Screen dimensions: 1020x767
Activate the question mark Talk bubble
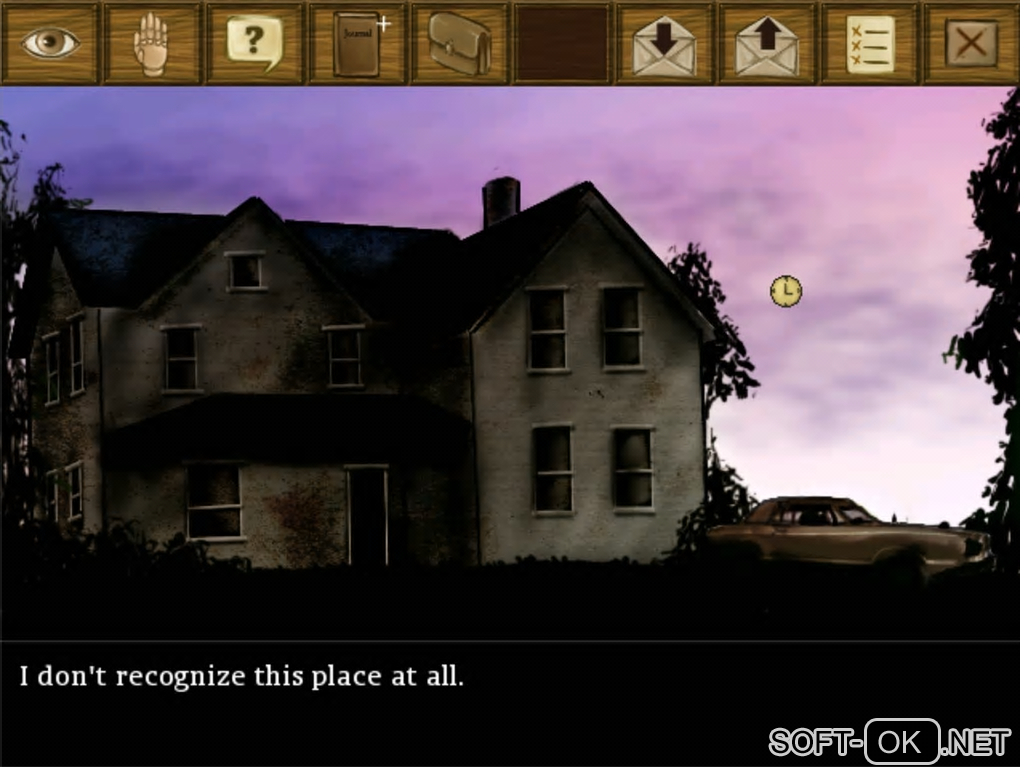click(x=254, y=43)
